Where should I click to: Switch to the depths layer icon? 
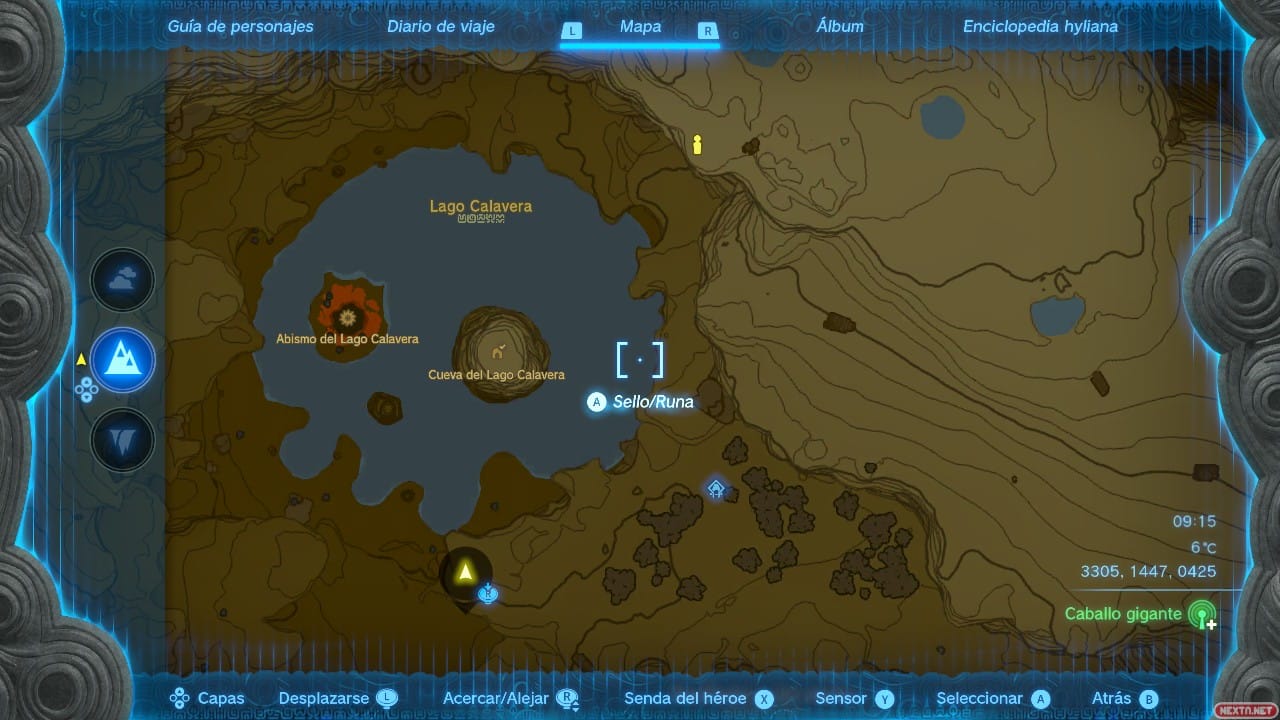[123, 440]
